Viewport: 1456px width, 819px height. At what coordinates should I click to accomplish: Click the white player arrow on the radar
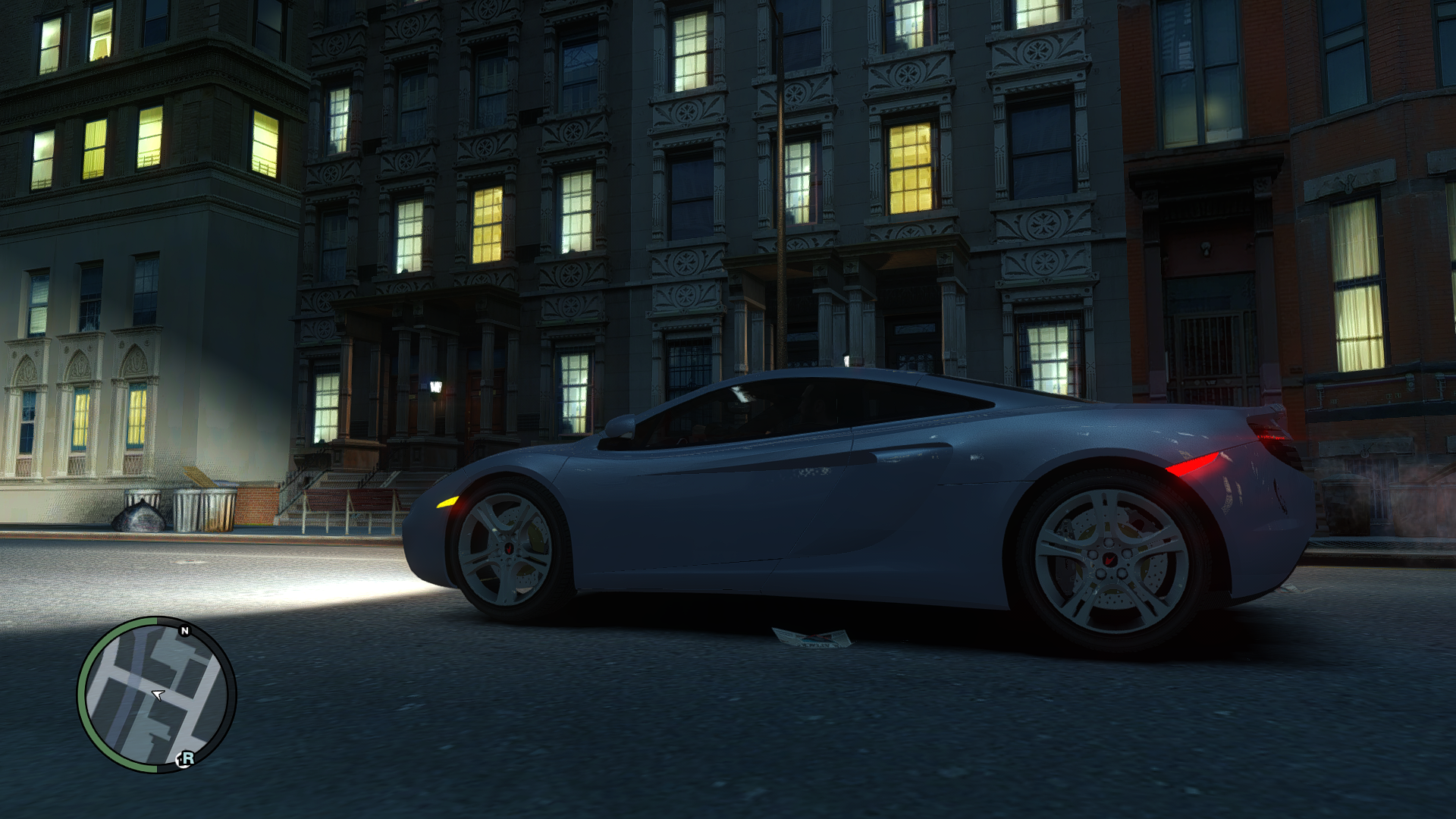(x=158, y=694)
